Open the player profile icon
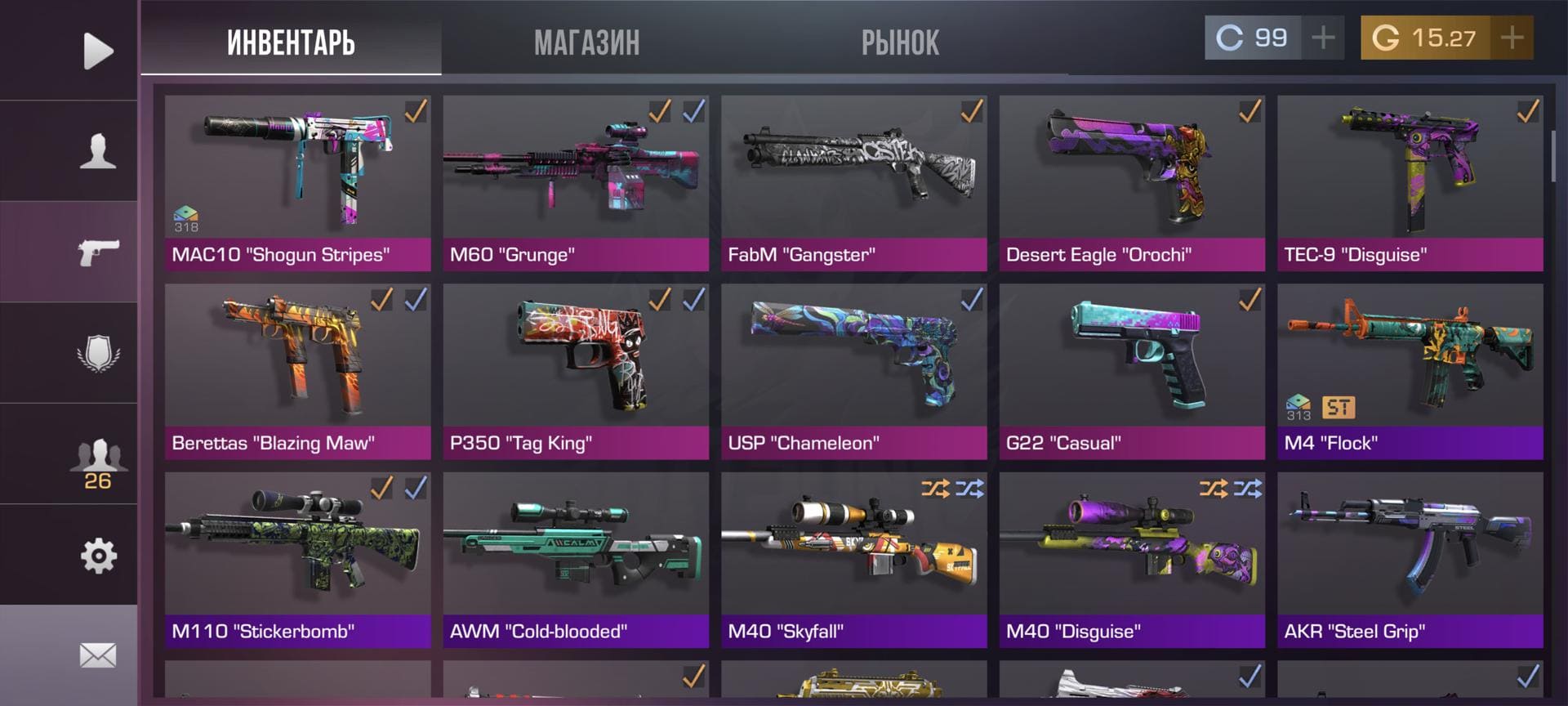The width and height of the screenshot is (1568, 706). tap(98, 151)
